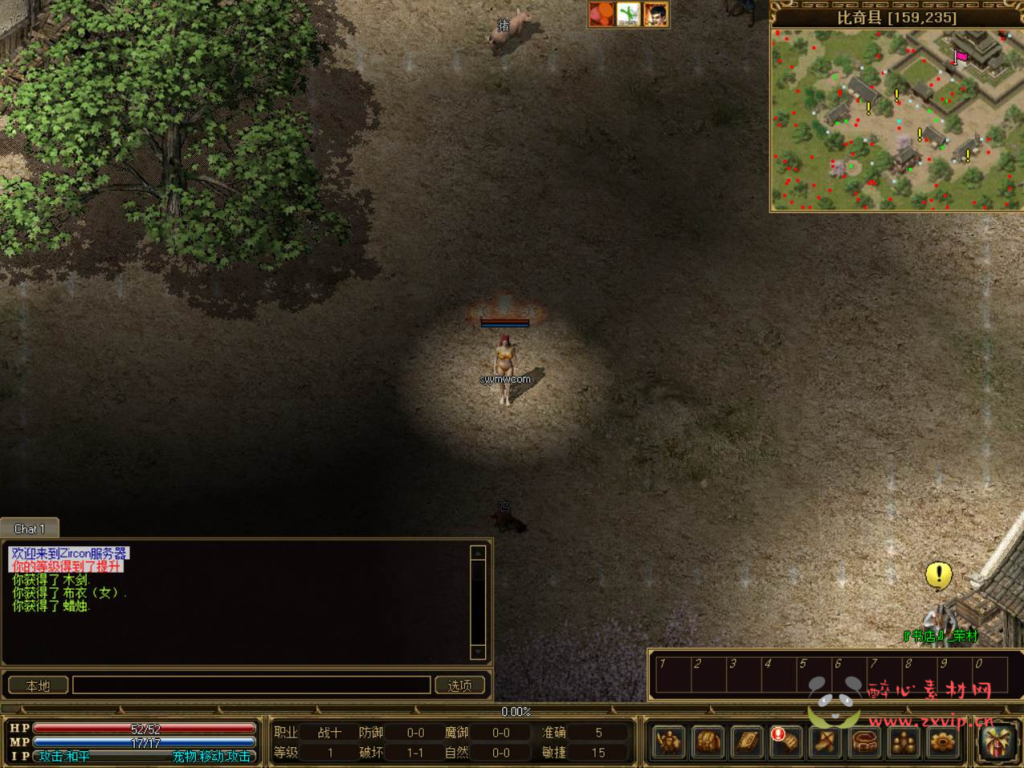Open the group members icon

point(904,741)
